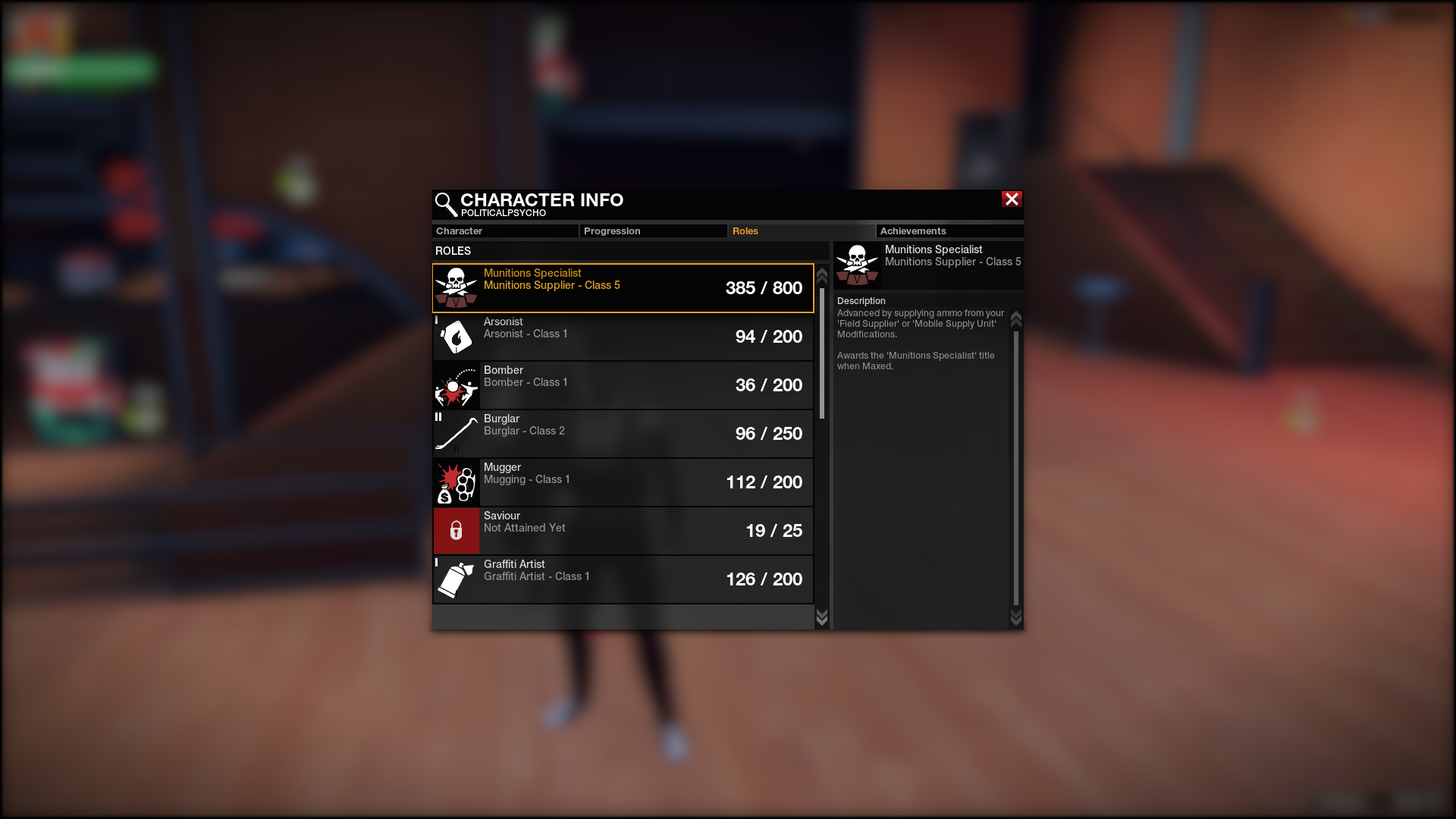The width and height of the screenshot is (1456, 819).
Task: Switch to the Character tab
Action: coord(504,231)
